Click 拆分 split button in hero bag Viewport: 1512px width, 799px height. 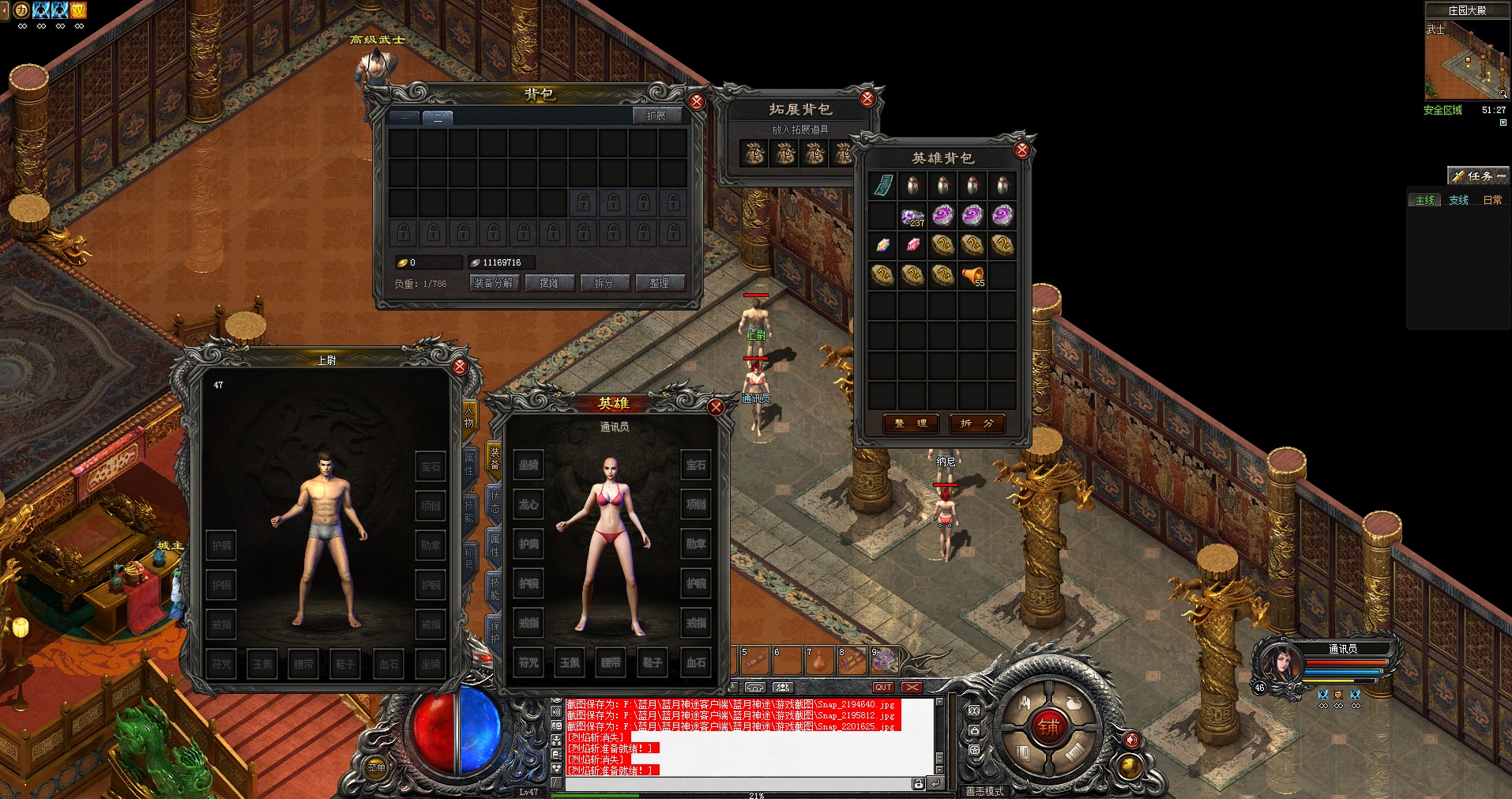point(977,424)
